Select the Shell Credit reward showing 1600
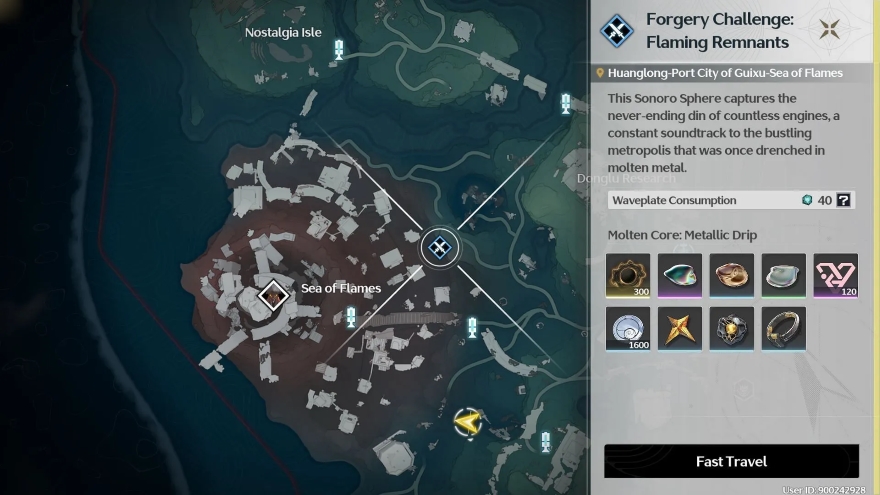 [628, 329]
